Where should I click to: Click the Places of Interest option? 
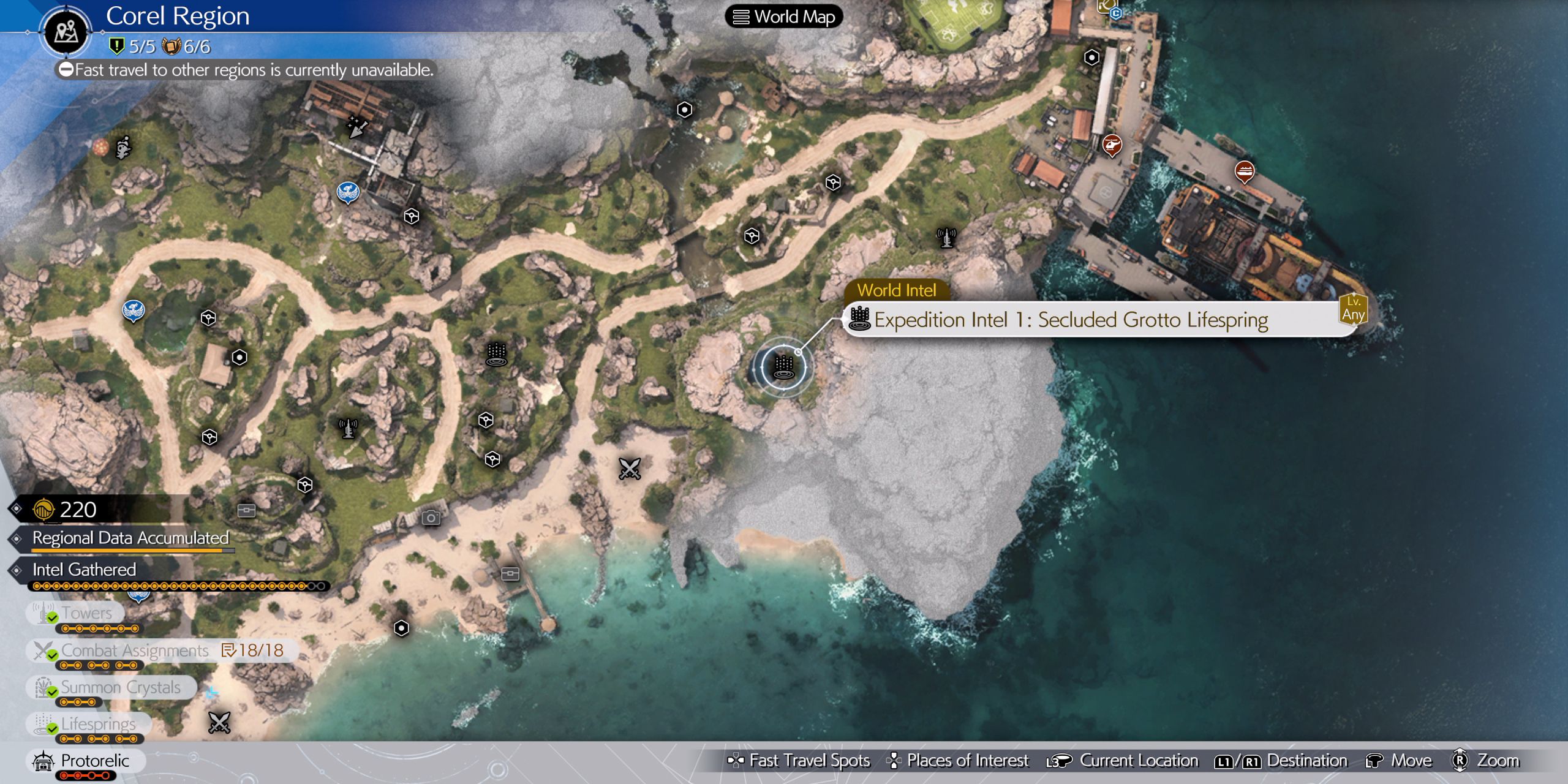[967, 760]
